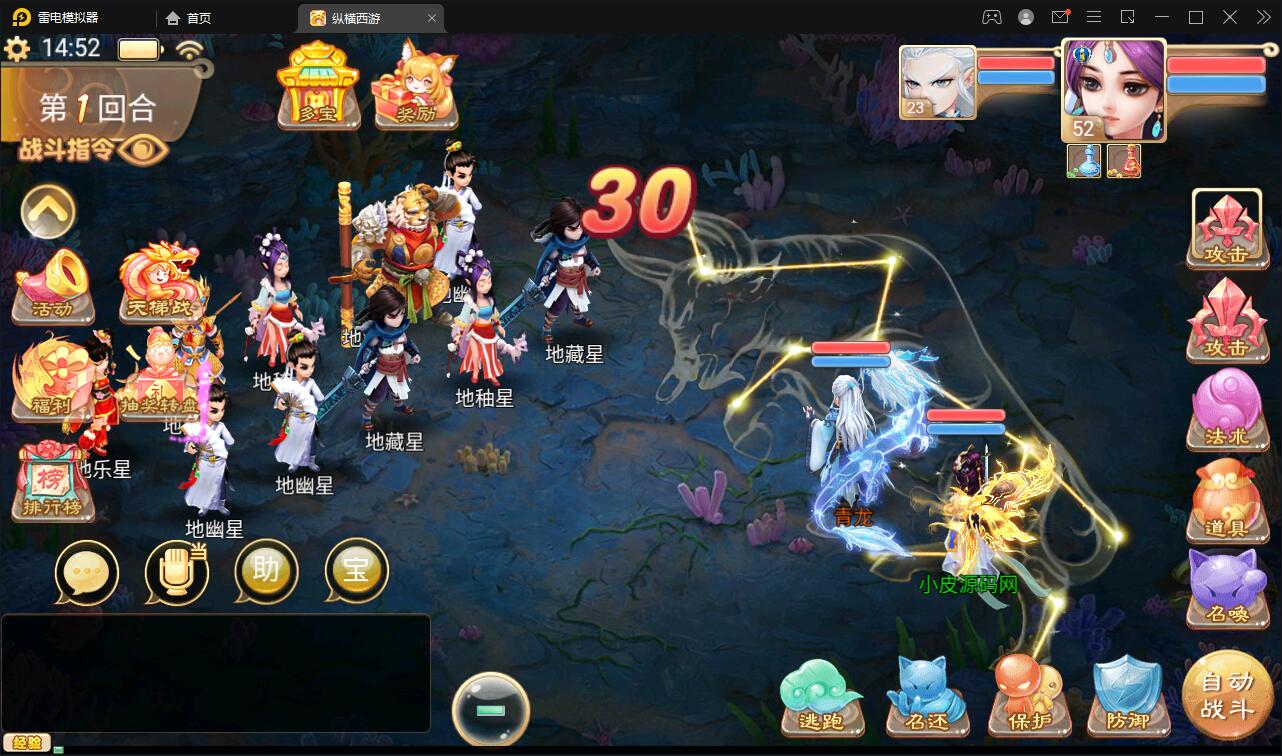Open the emulator hamburger menu
Screen dimensions: 1282x756
pyautogui.click(x=1094, y=17)
